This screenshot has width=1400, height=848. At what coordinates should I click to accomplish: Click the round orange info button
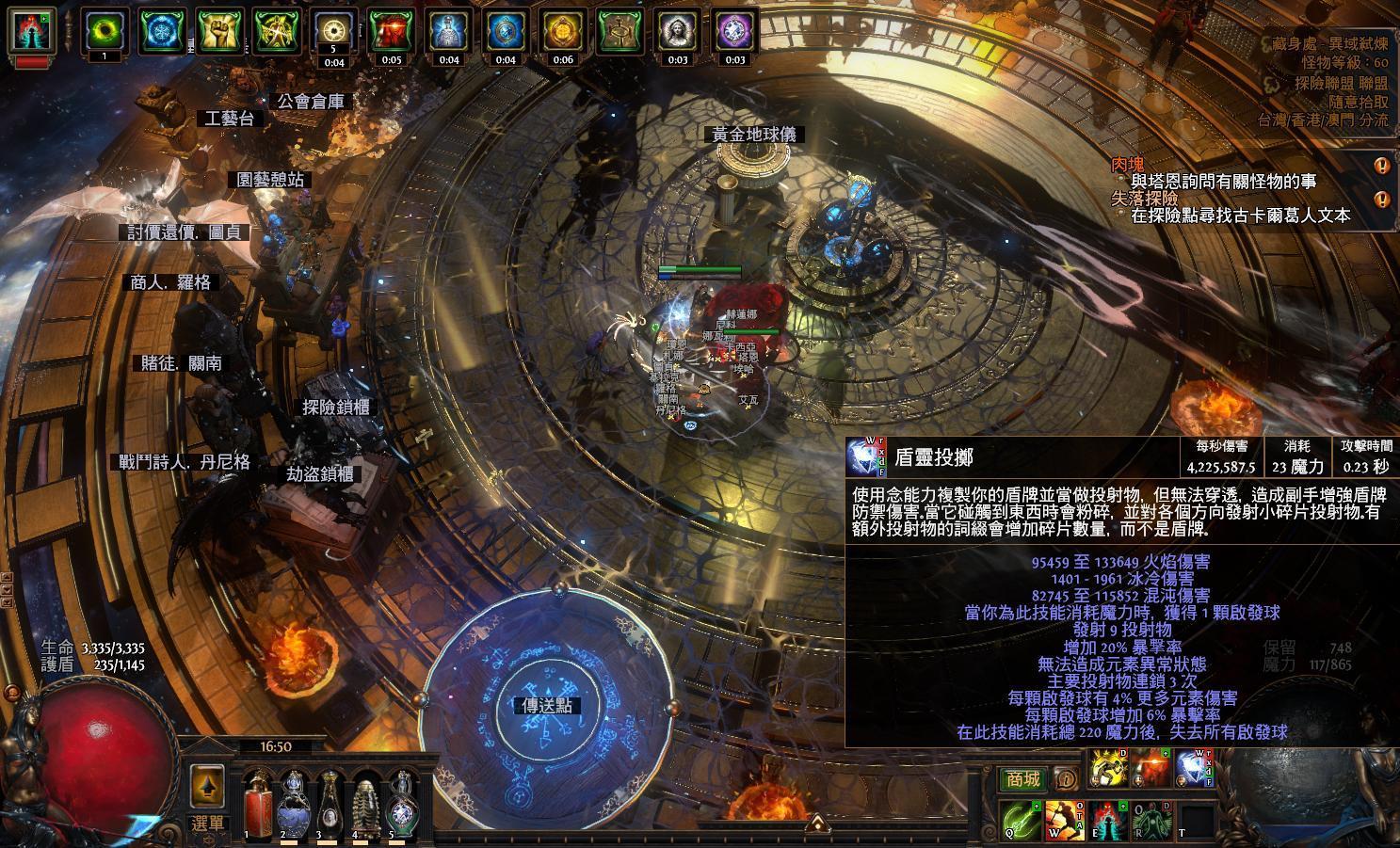pos(1066,778)
